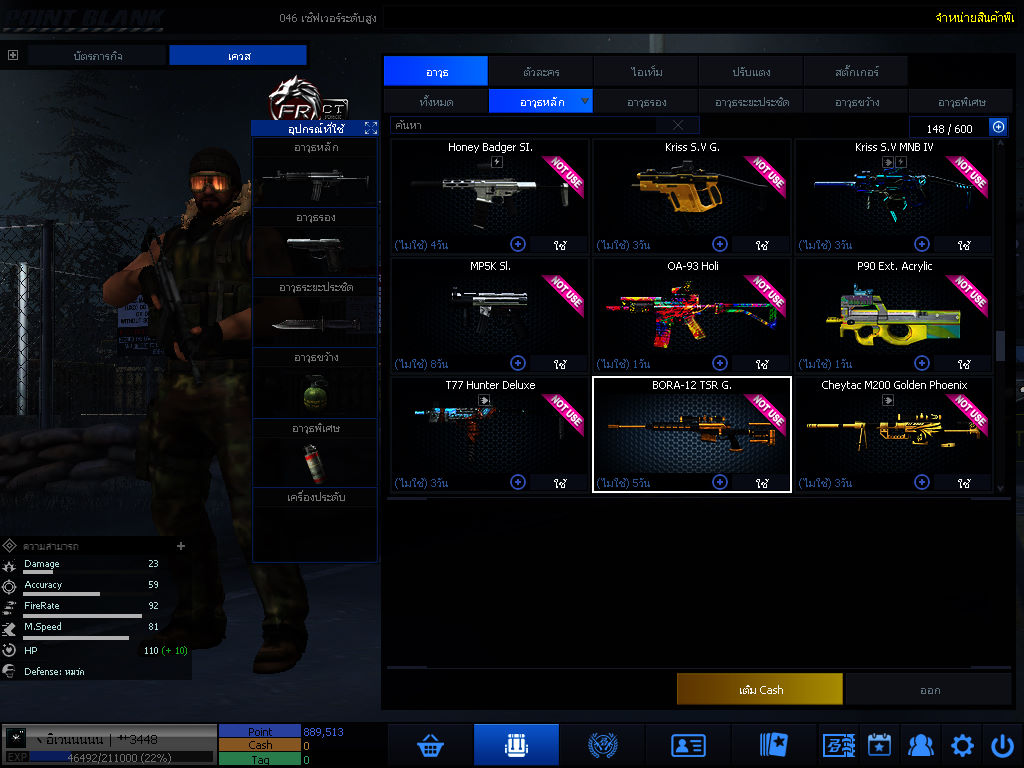
Task: Open the อาวุธพิเศษ category
Action: tap(962, 102)
